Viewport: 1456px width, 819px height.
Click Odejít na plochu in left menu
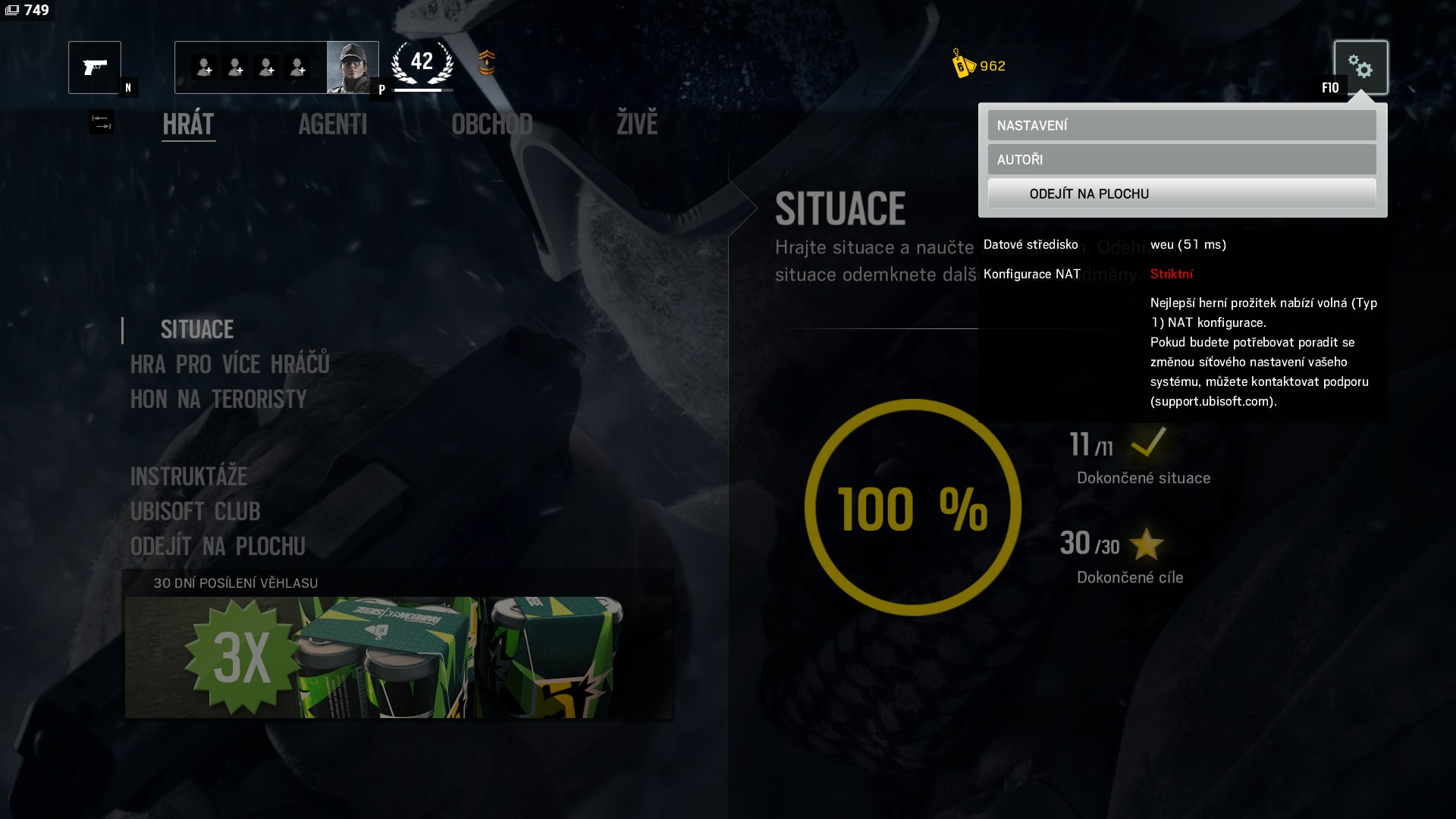pyautogui.click(x=218, y=547)
